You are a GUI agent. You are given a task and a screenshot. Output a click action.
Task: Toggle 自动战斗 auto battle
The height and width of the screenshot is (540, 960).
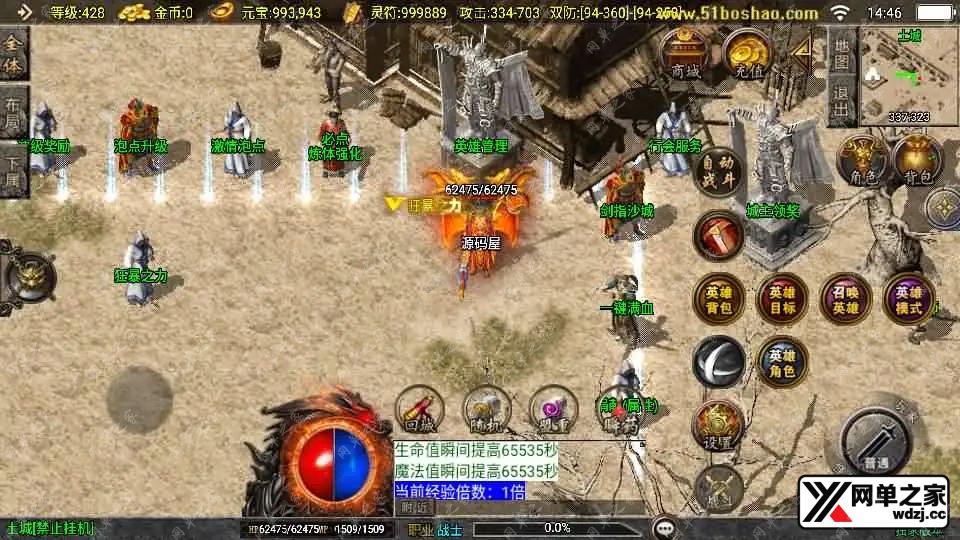tap(719, 171)
